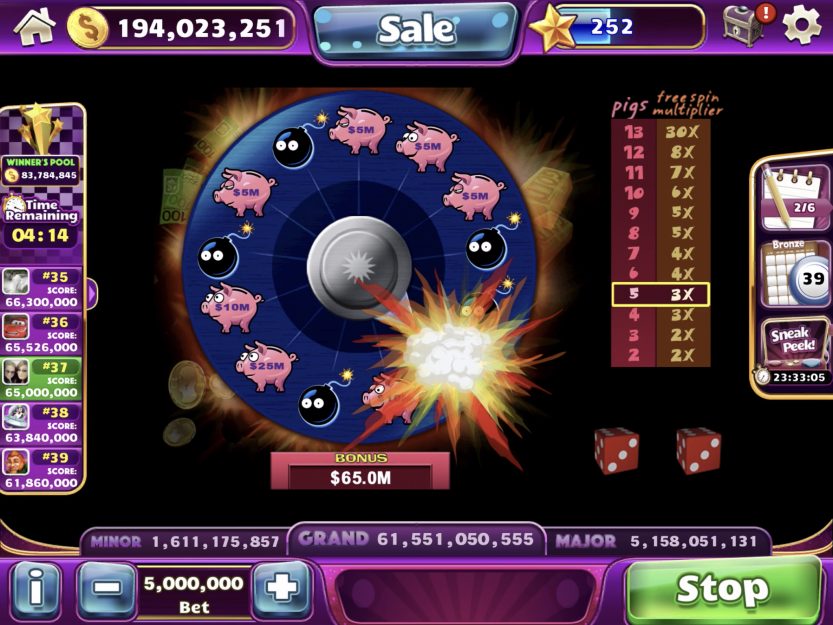Viewport: 833px width, 625px height.
Task: Decrease the bet with the minus button
Action: point(106,588)
